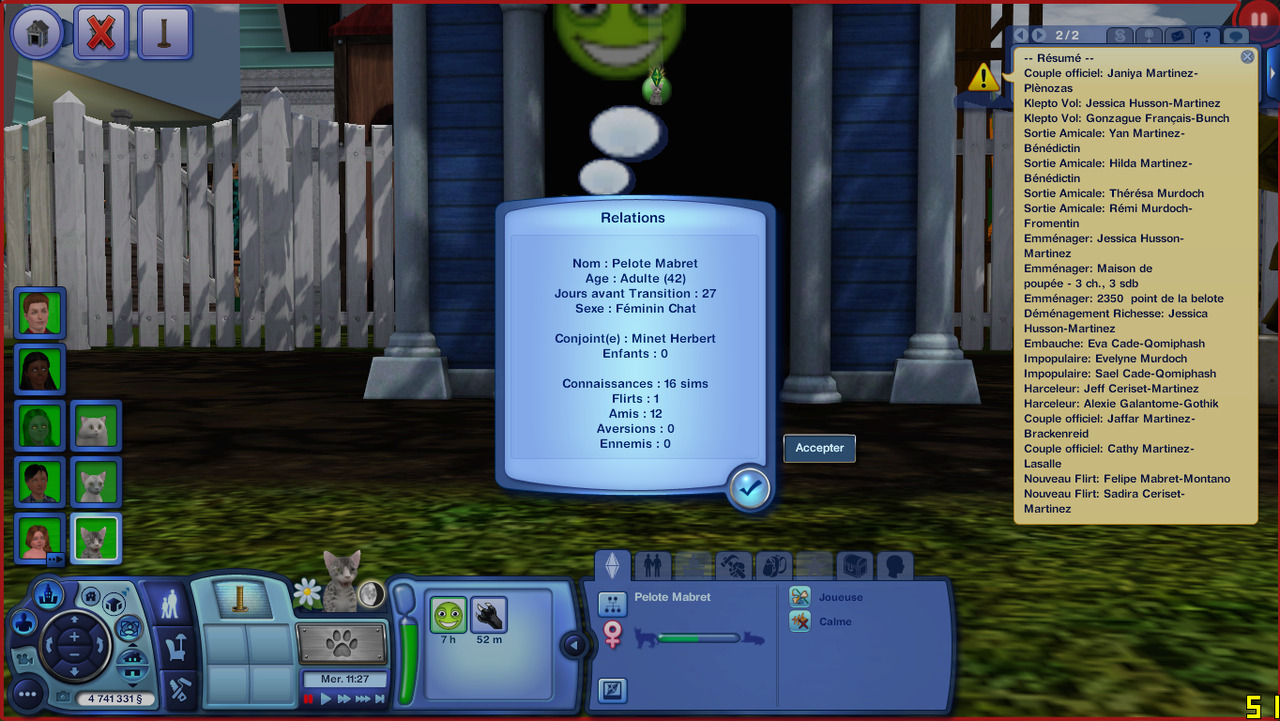Open the speech bubble notification tab
This screenshot has height=721, width=1280.
[x=1237, y=36]
